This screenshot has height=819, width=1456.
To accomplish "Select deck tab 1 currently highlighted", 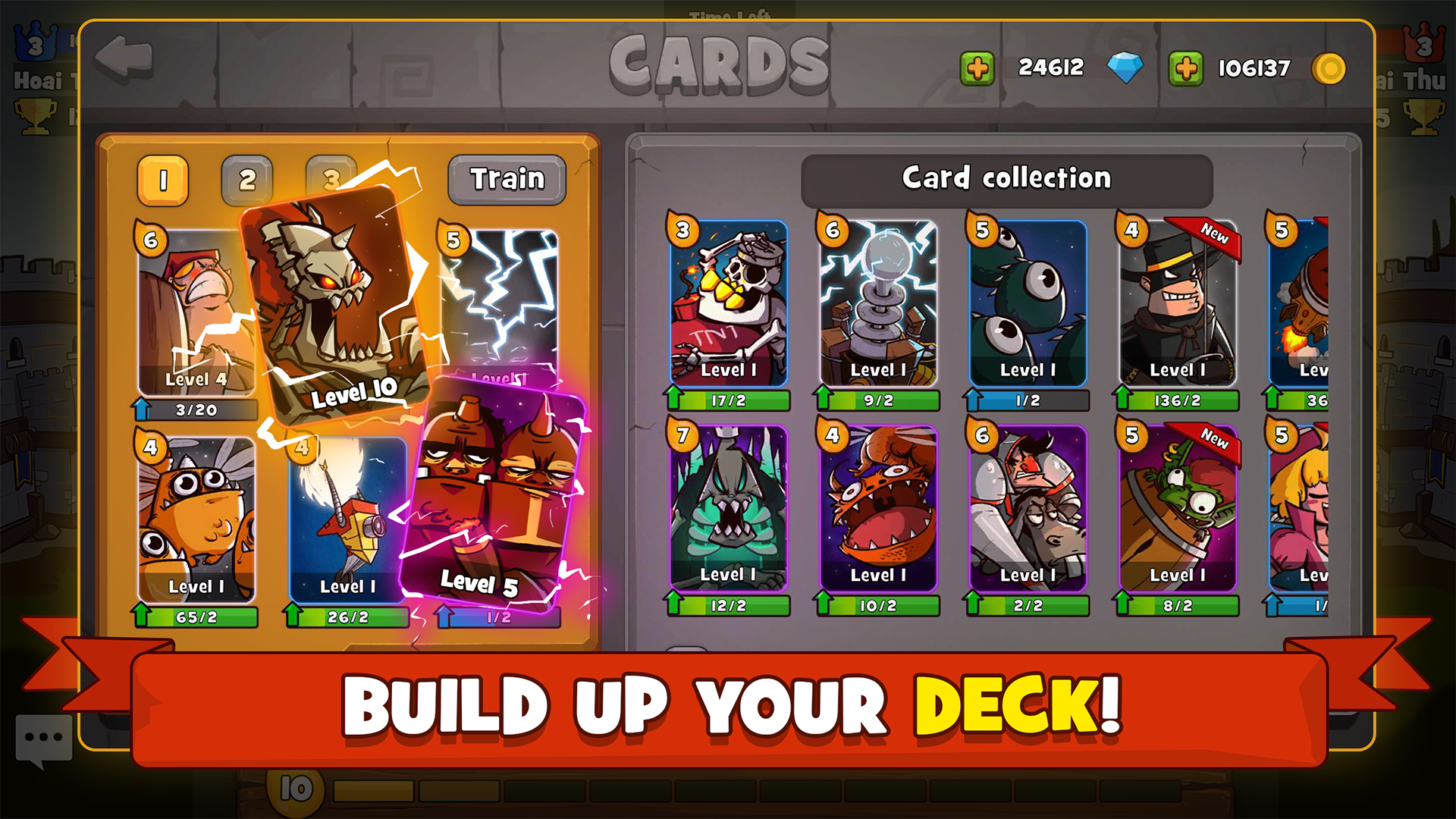I will point(163,179).
